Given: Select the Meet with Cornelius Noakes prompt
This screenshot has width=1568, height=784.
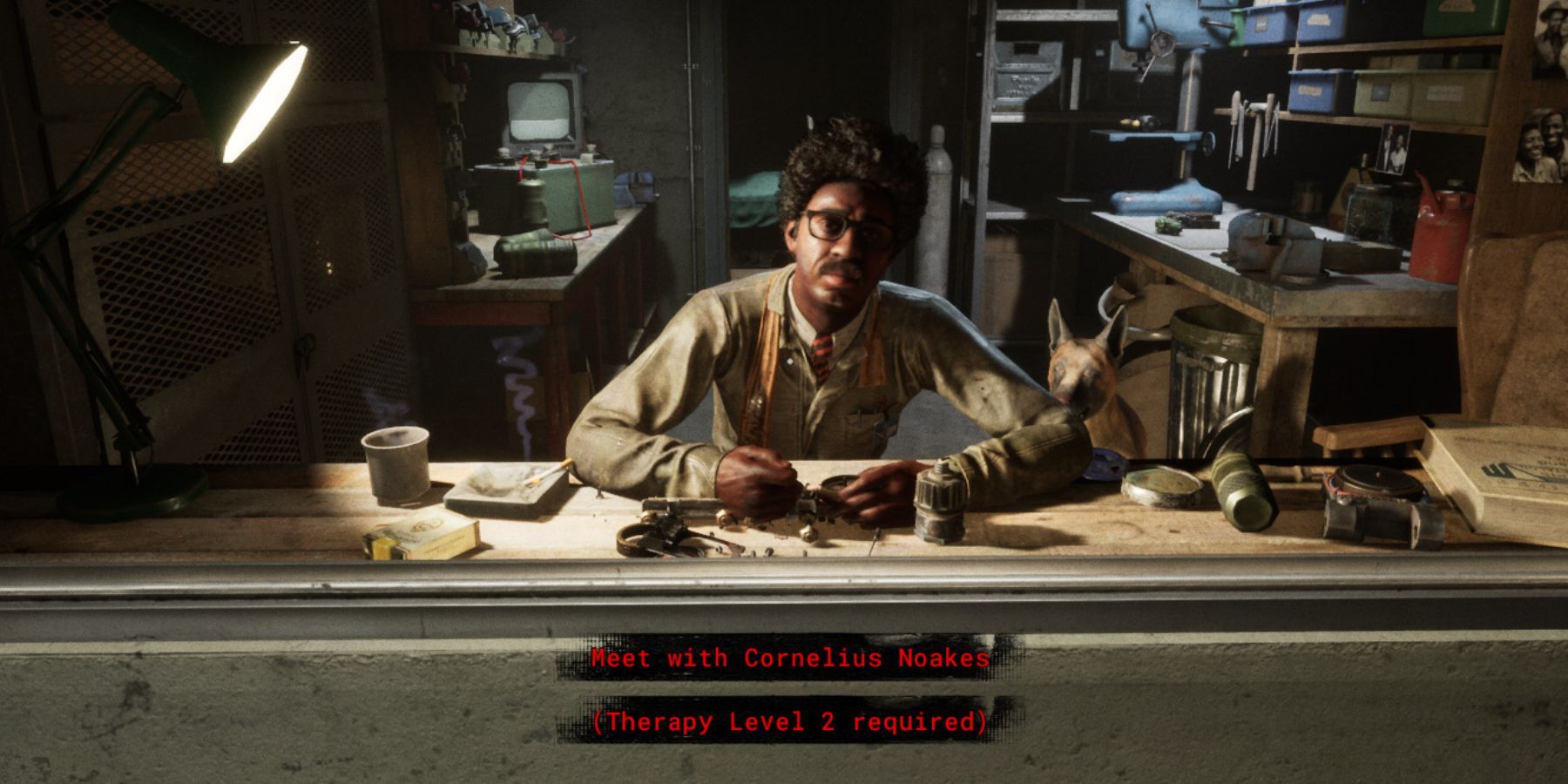Looking at the screenshot, I should point(789,658).
